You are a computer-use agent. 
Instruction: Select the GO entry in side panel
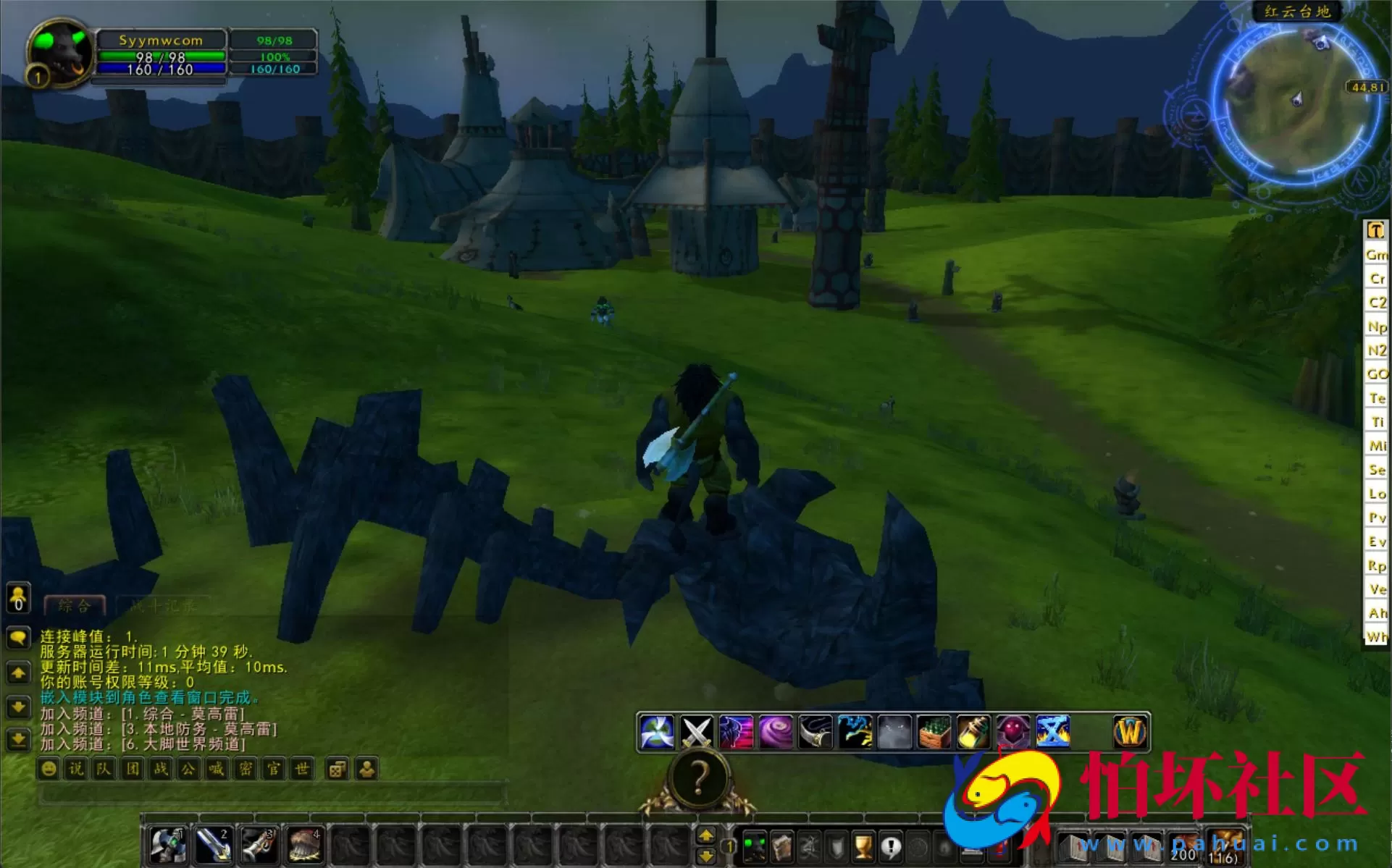tap(1376, 374)
